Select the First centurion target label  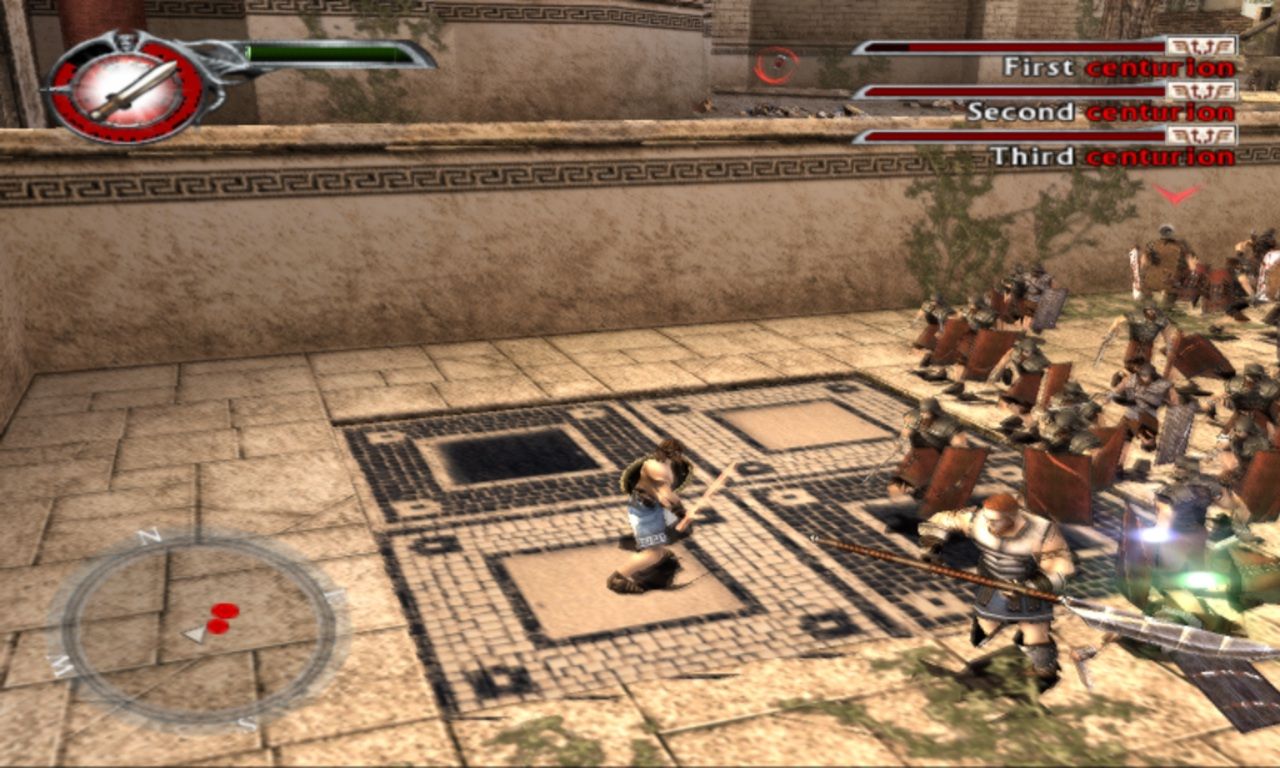pos(1118,68)
